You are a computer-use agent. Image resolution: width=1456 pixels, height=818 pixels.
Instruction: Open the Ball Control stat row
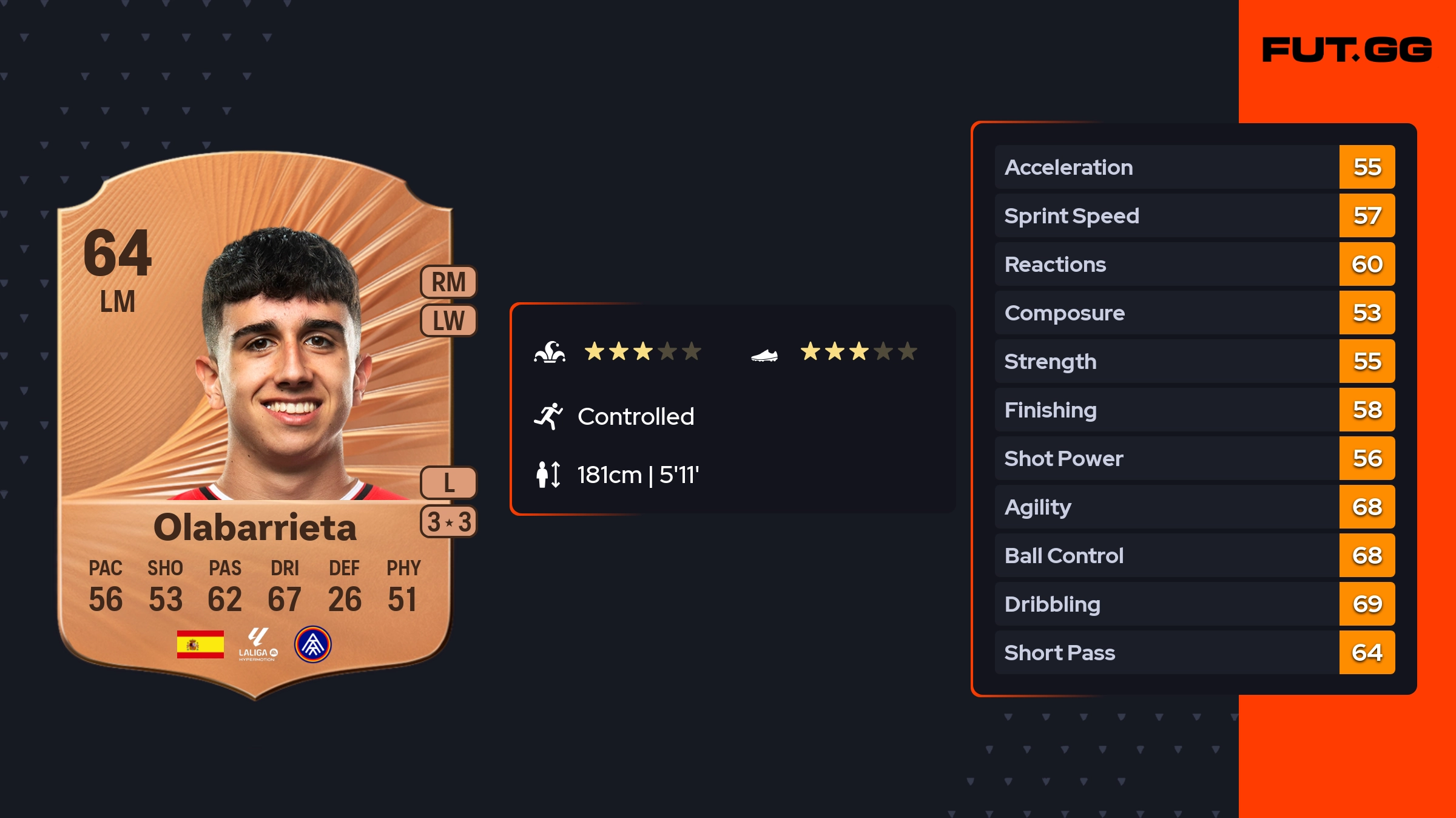click(x=1194, y=555)
